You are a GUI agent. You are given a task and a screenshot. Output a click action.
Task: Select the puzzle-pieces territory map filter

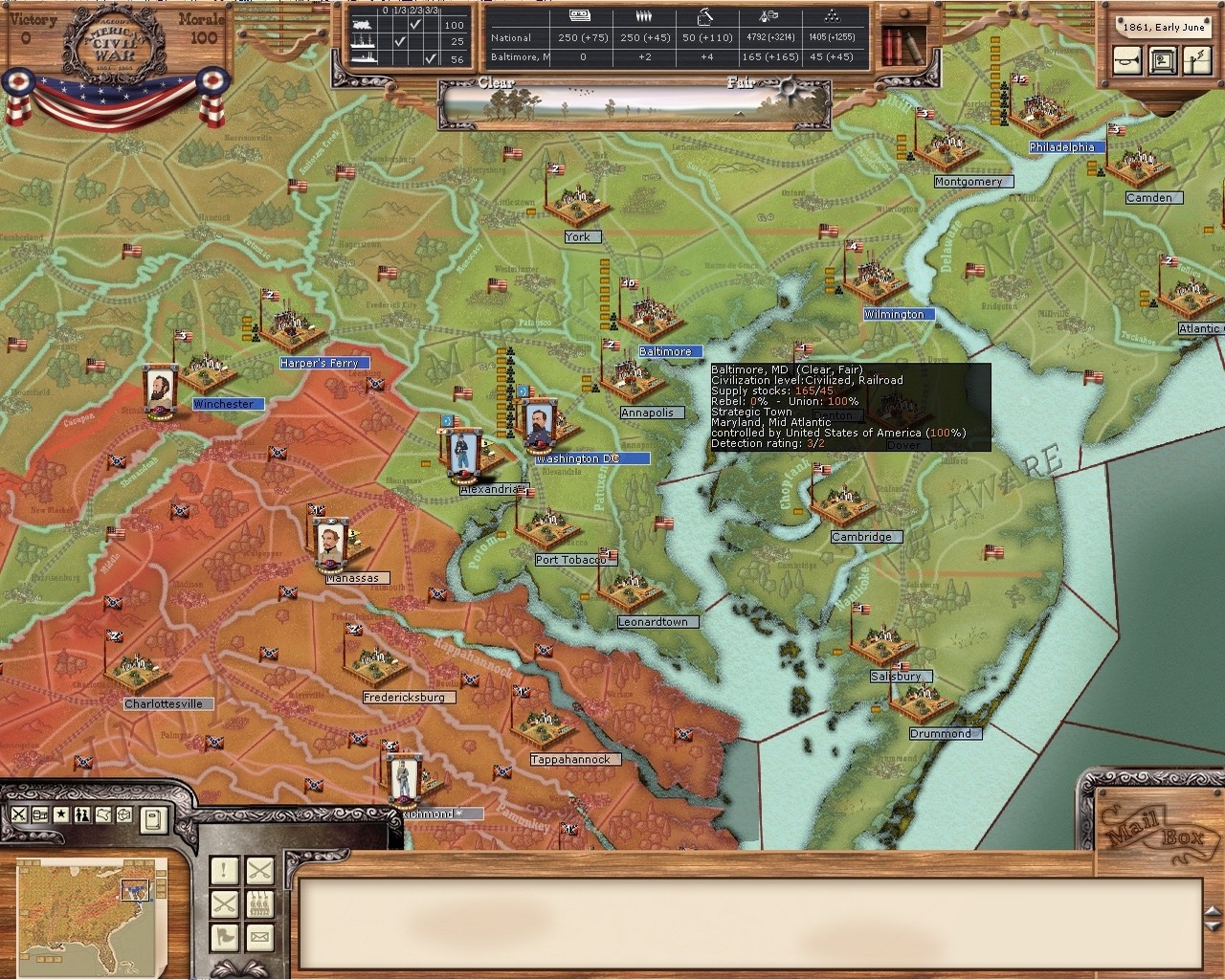pos(124,814)
